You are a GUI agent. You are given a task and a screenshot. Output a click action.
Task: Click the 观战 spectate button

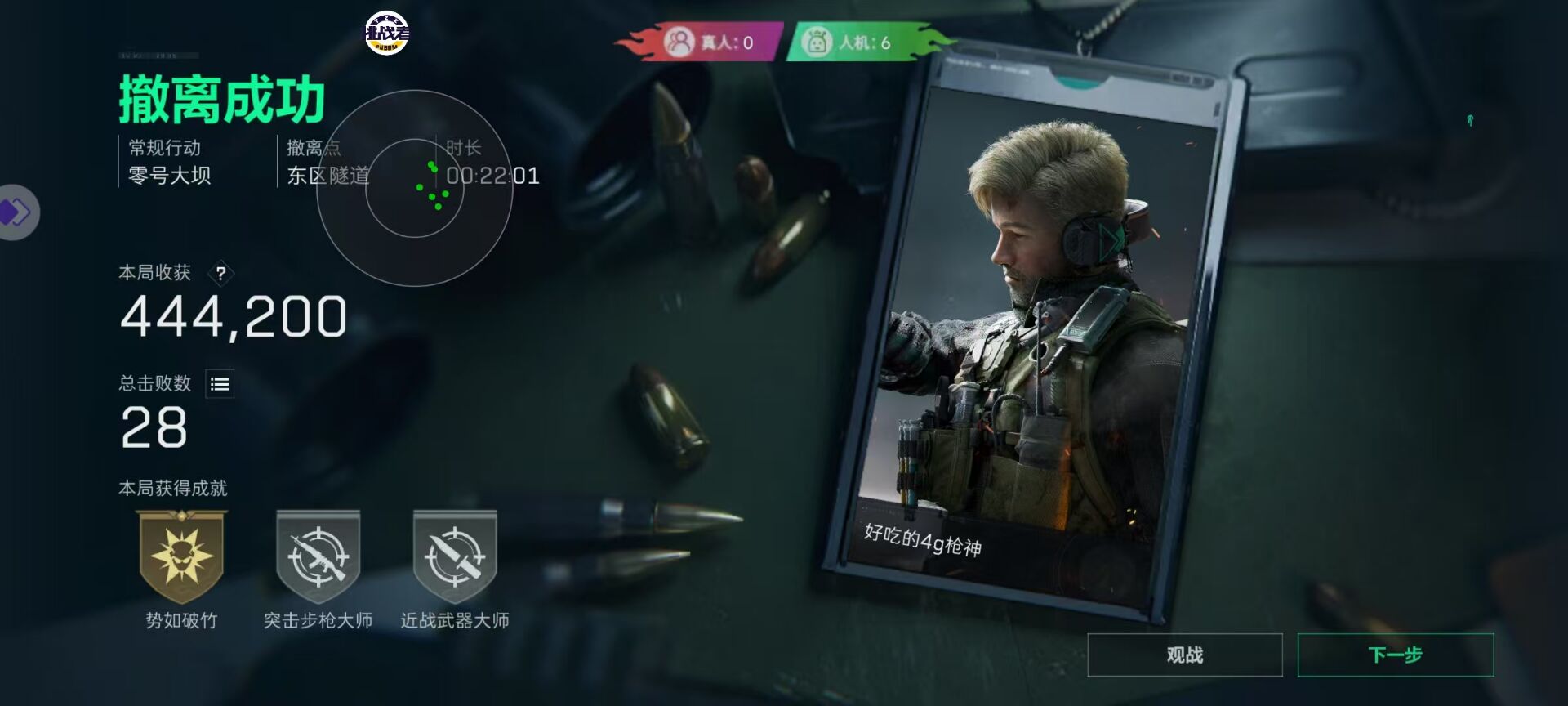[1183, 655]
